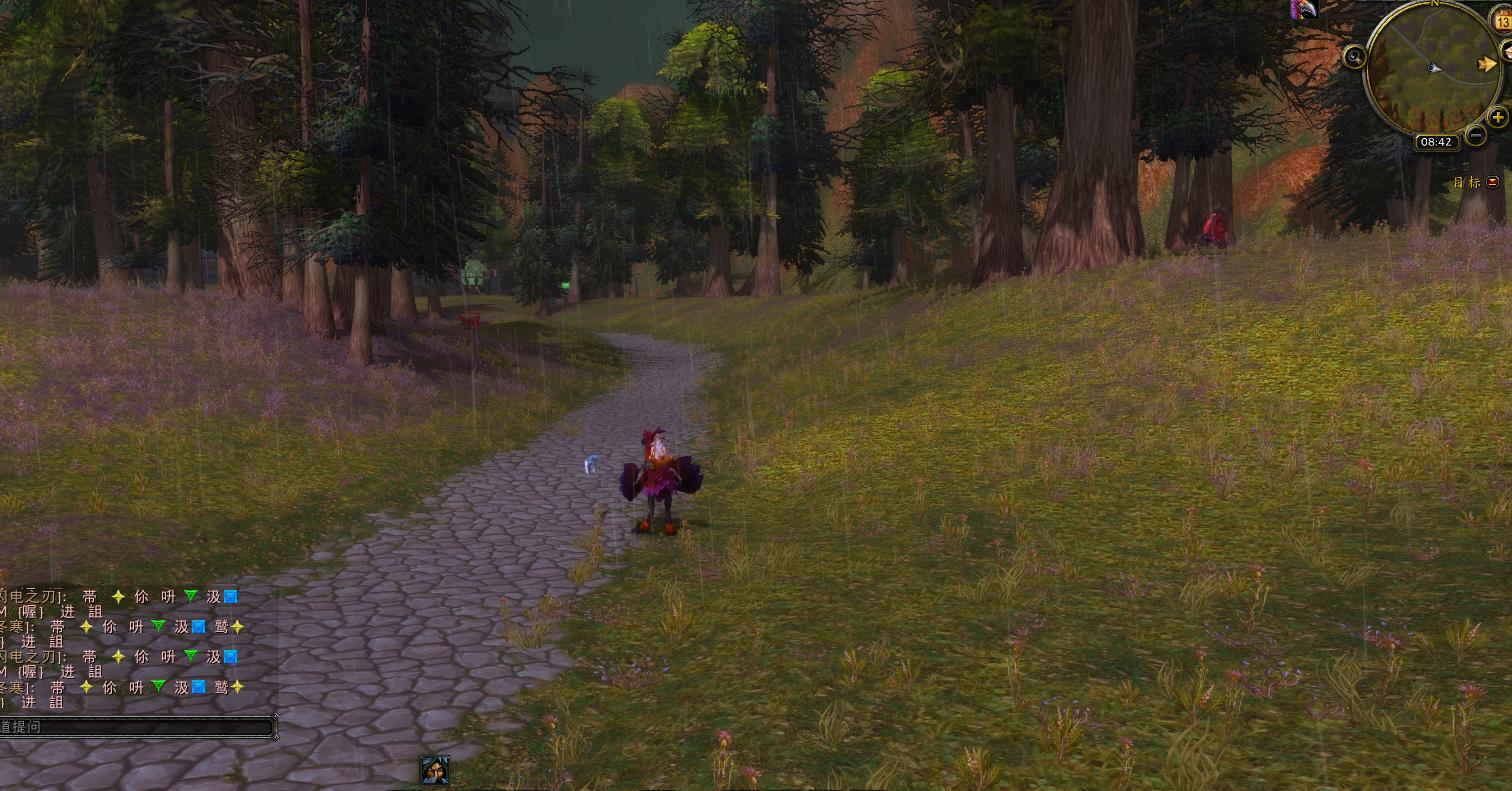This screenshot has height=791, width=1512.
Task: Click the circular minimap
Action: (x=1431, y=68)
